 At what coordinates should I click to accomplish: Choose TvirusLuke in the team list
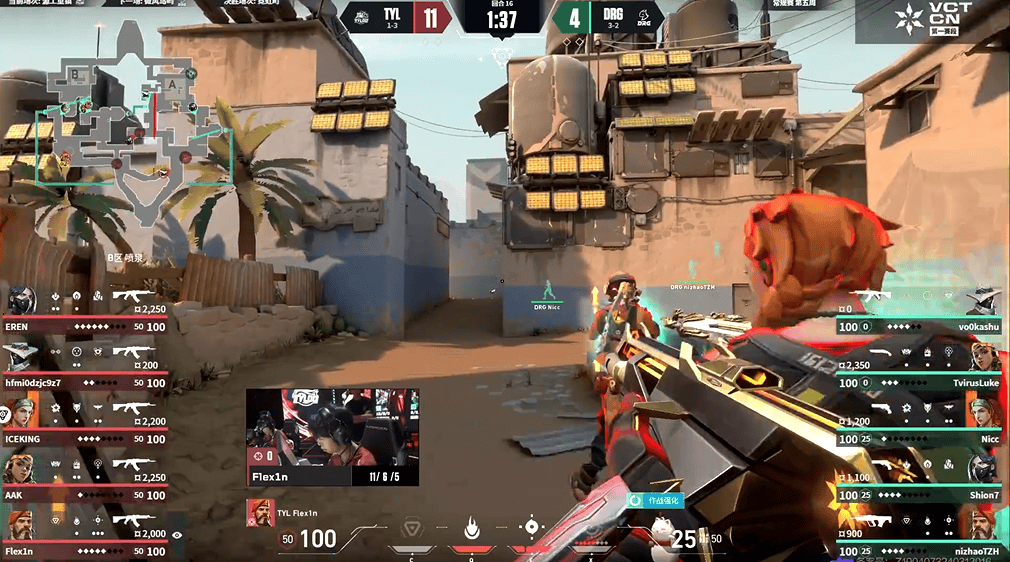tap(920, 369)
